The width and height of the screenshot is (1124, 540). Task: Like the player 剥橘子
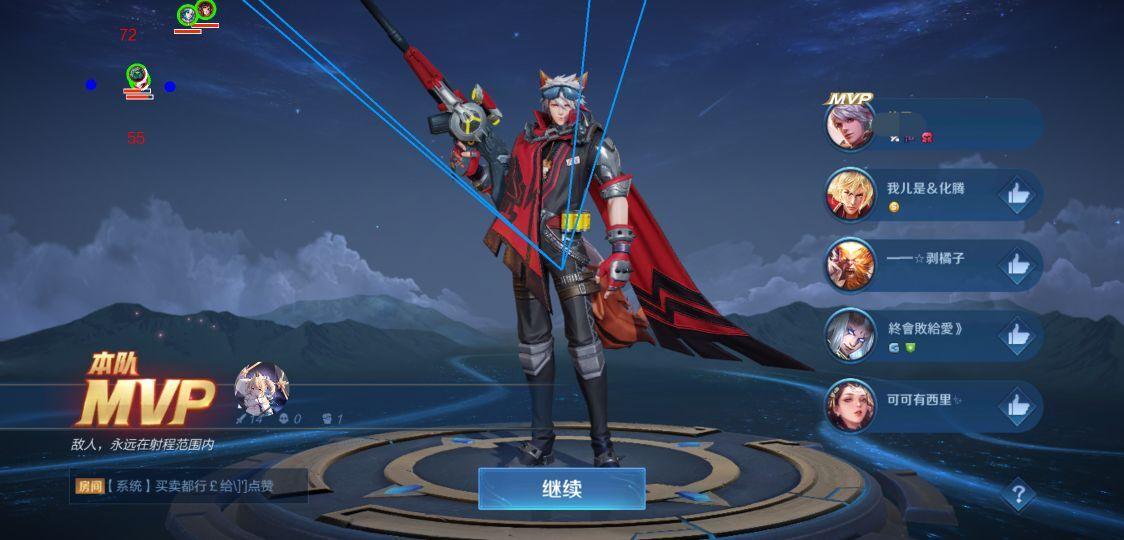pyautogui.click(x=1018, y=265)
